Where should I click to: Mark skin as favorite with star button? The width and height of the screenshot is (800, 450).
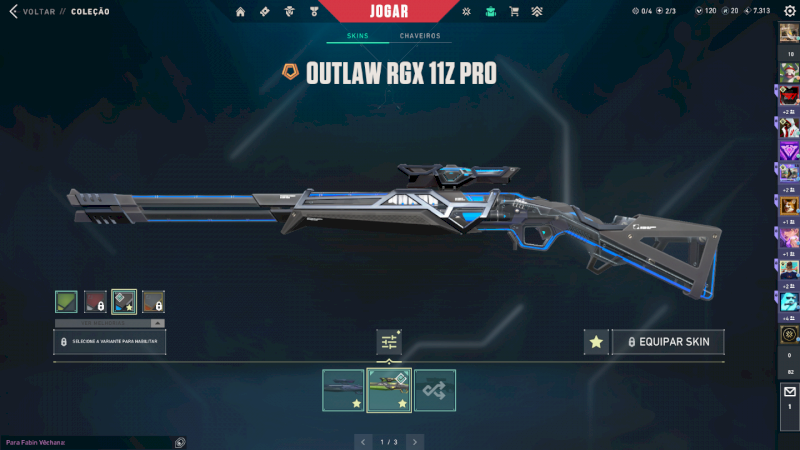point(596,342)
